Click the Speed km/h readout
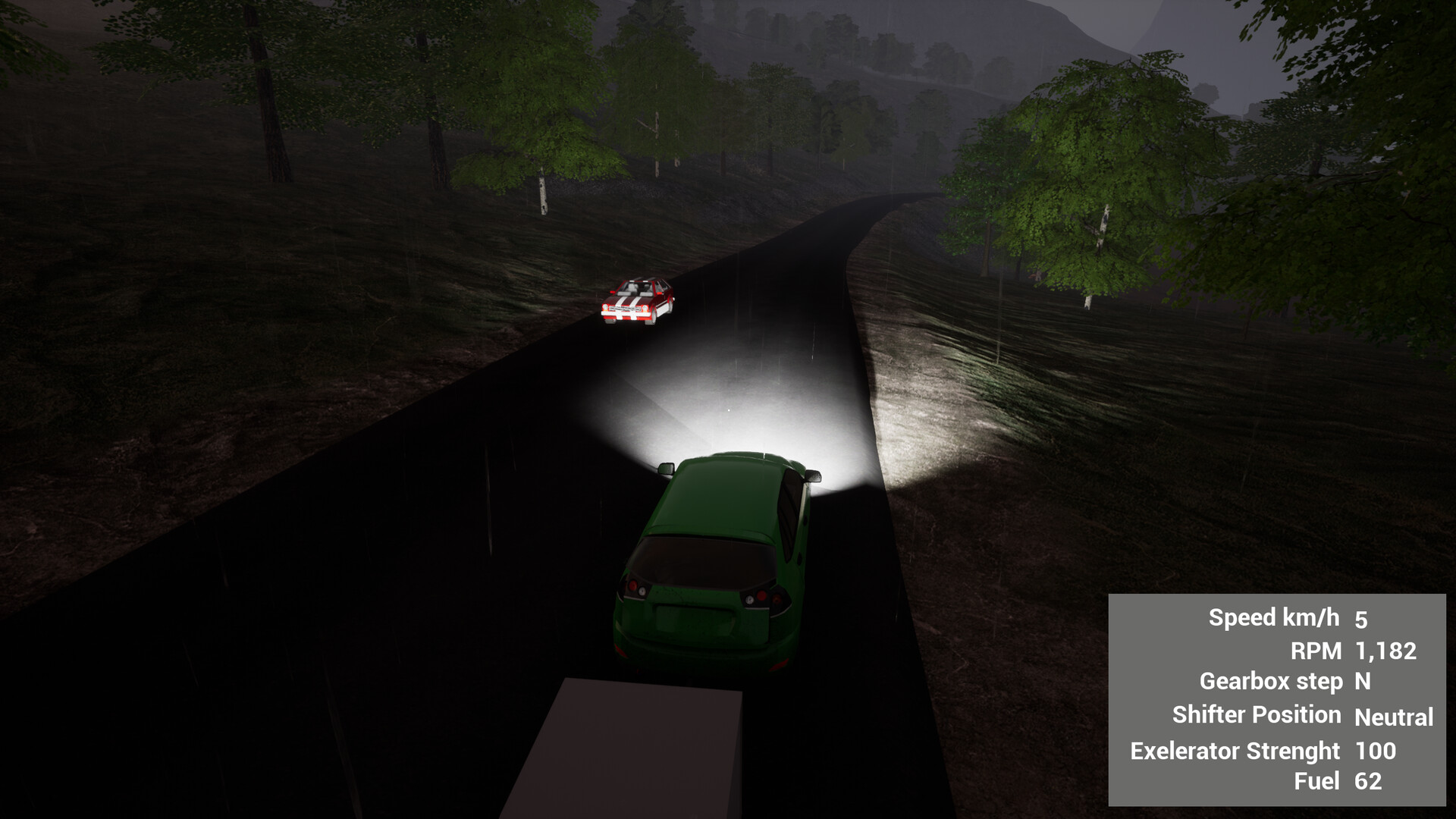Screen dimensions: 1456x819 point(1274,617)
